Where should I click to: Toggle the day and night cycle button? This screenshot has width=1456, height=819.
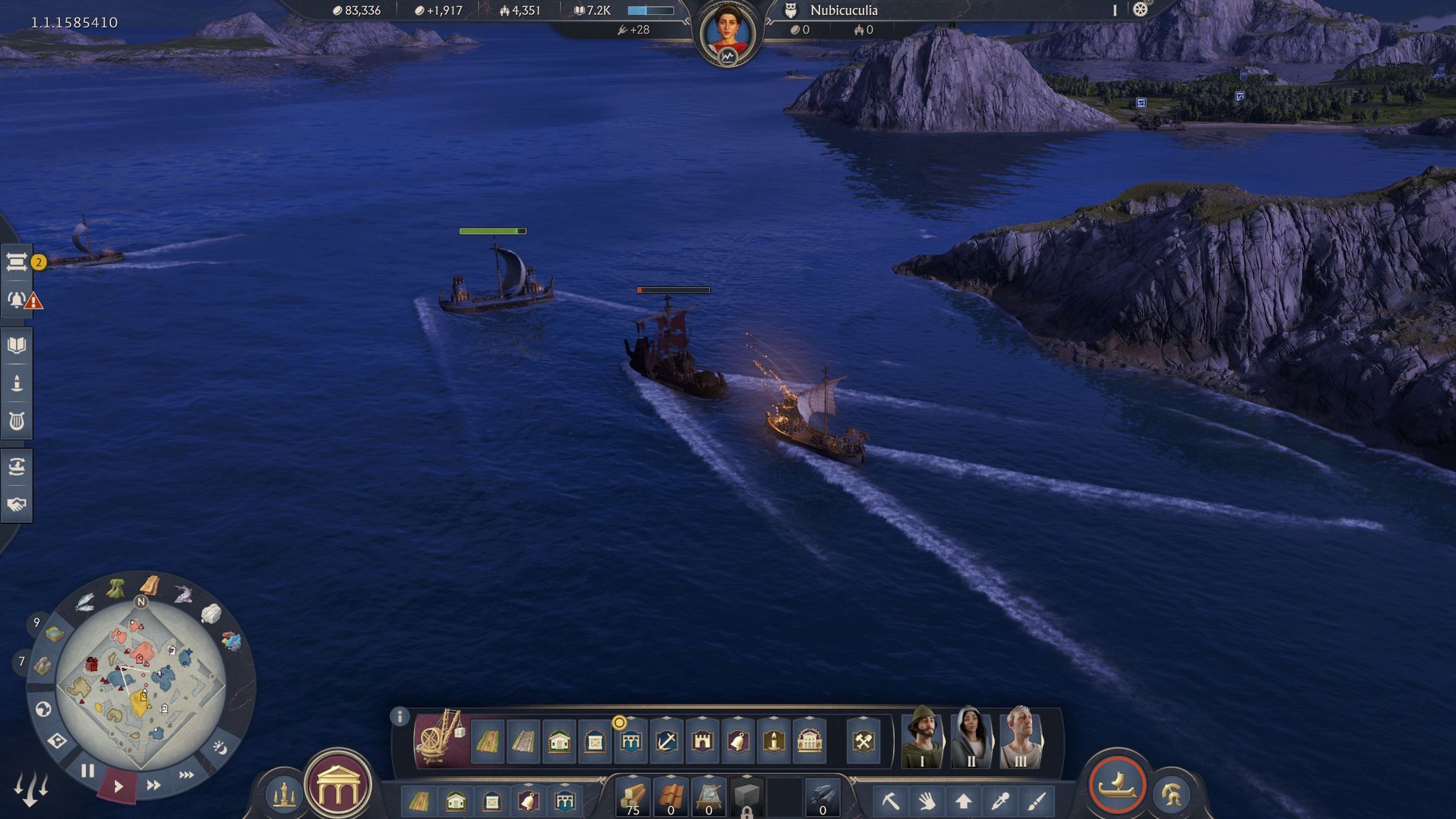click(220, 748)
